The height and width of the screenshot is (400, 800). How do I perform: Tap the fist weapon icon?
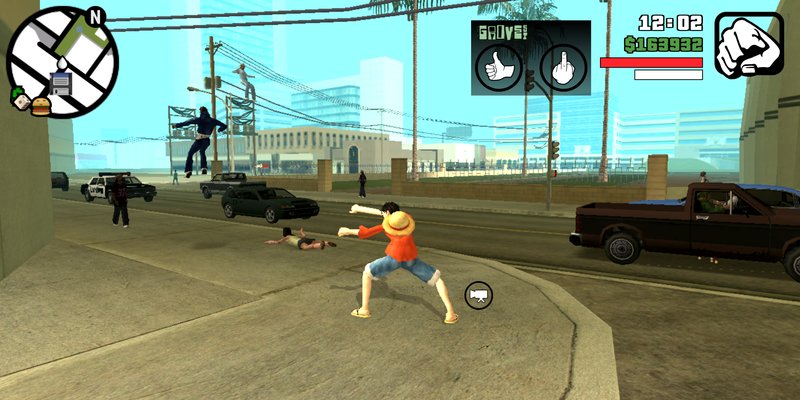pos(749,45)
